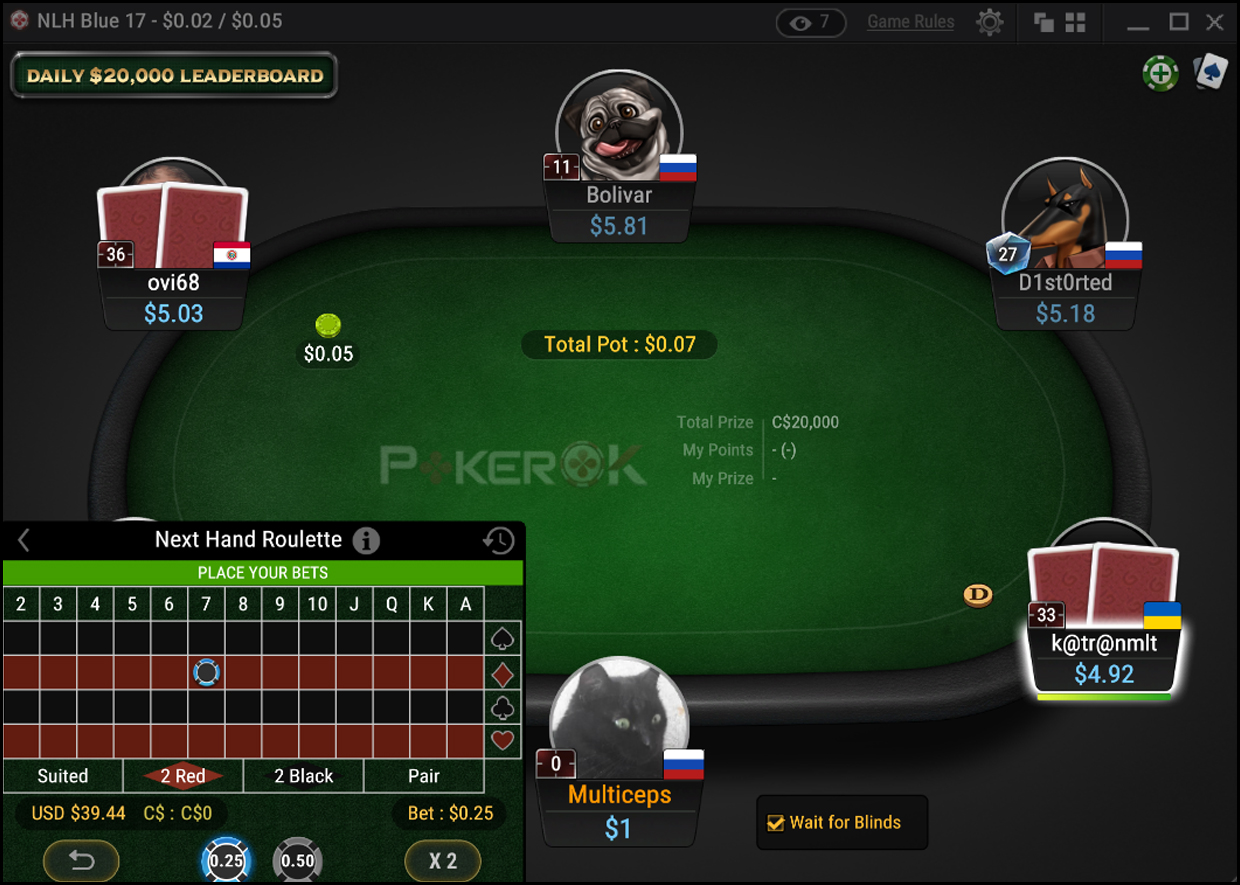The height and width of the screenshot is (885, 1240).
Task: View Bolivar's player profile
Action: [x=619, y=128]
